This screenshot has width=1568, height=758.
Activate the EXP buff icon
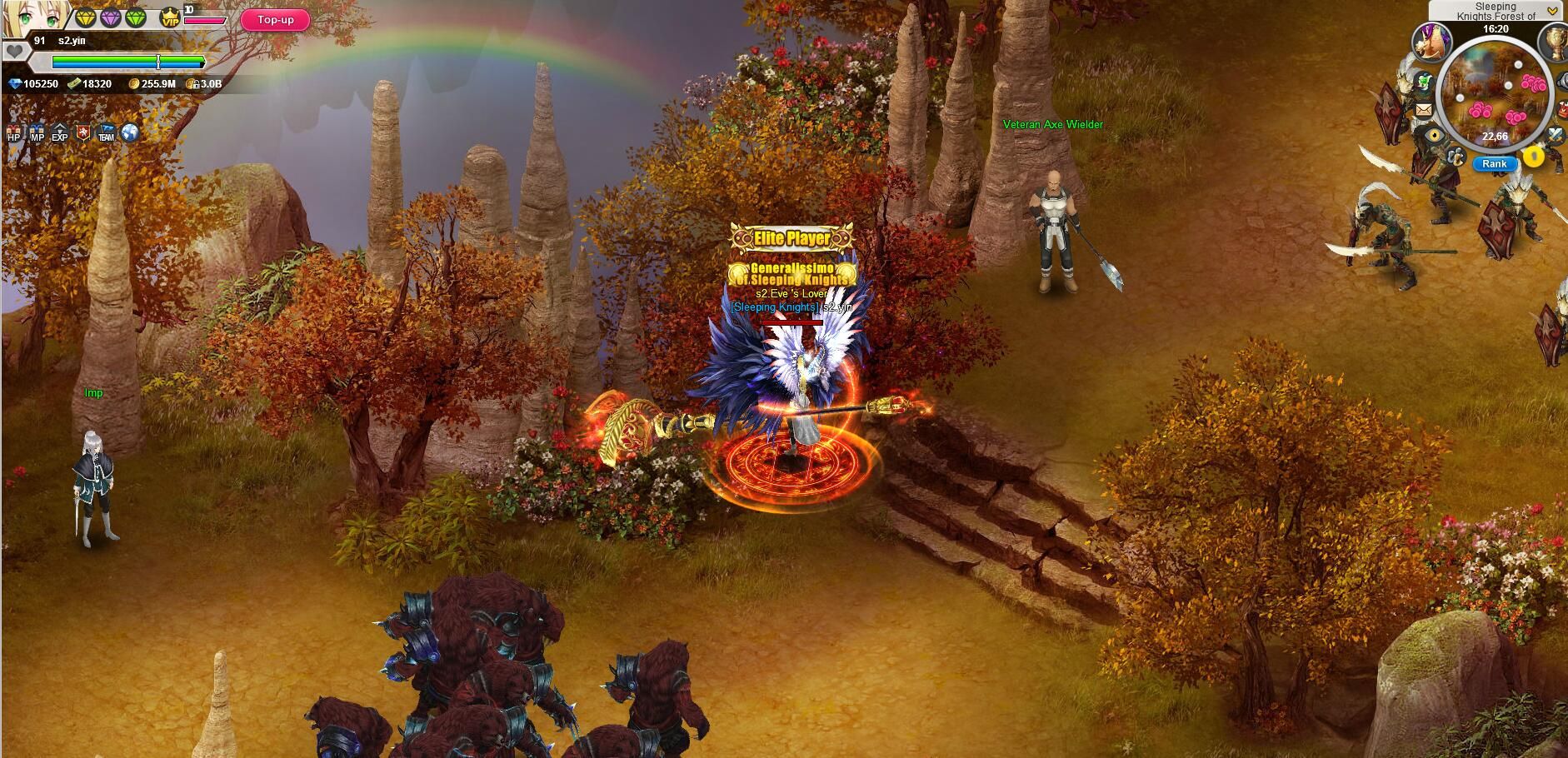[59, 134]
